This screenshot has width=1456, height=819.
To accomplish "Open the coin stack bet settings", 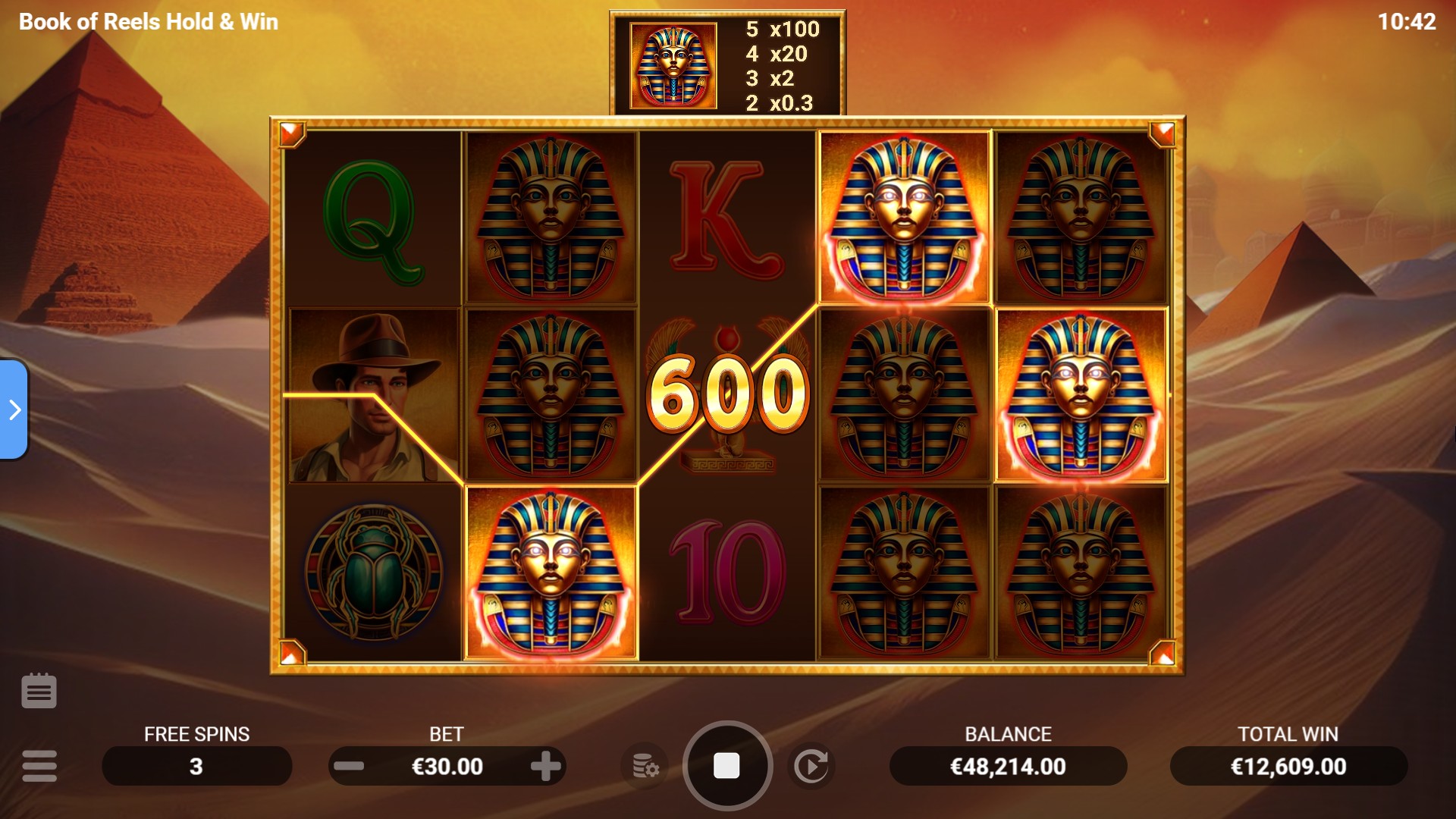I will [645, 766].
